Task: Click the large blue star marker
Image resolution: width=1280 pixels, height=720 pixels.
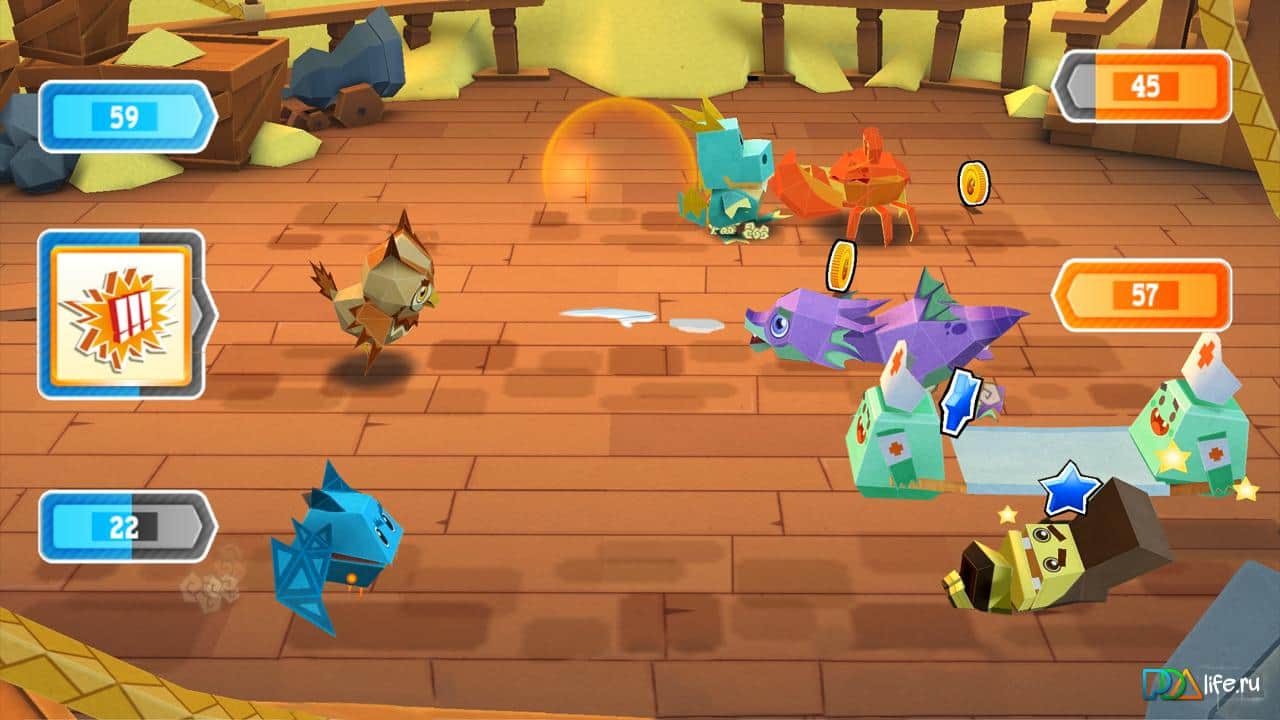Action: pos(1070,489)
